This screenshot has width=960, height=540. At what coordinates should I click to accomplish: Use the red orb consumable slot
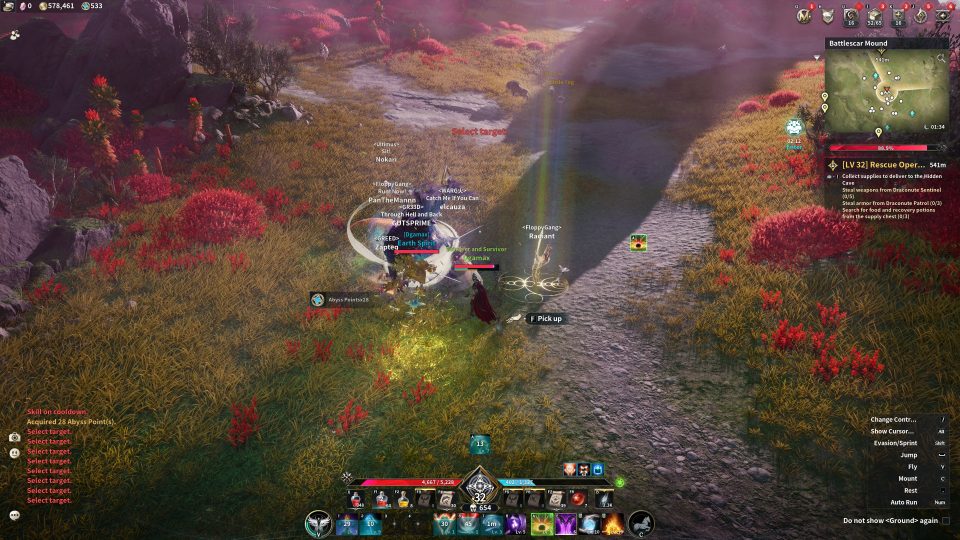point(577,498)
